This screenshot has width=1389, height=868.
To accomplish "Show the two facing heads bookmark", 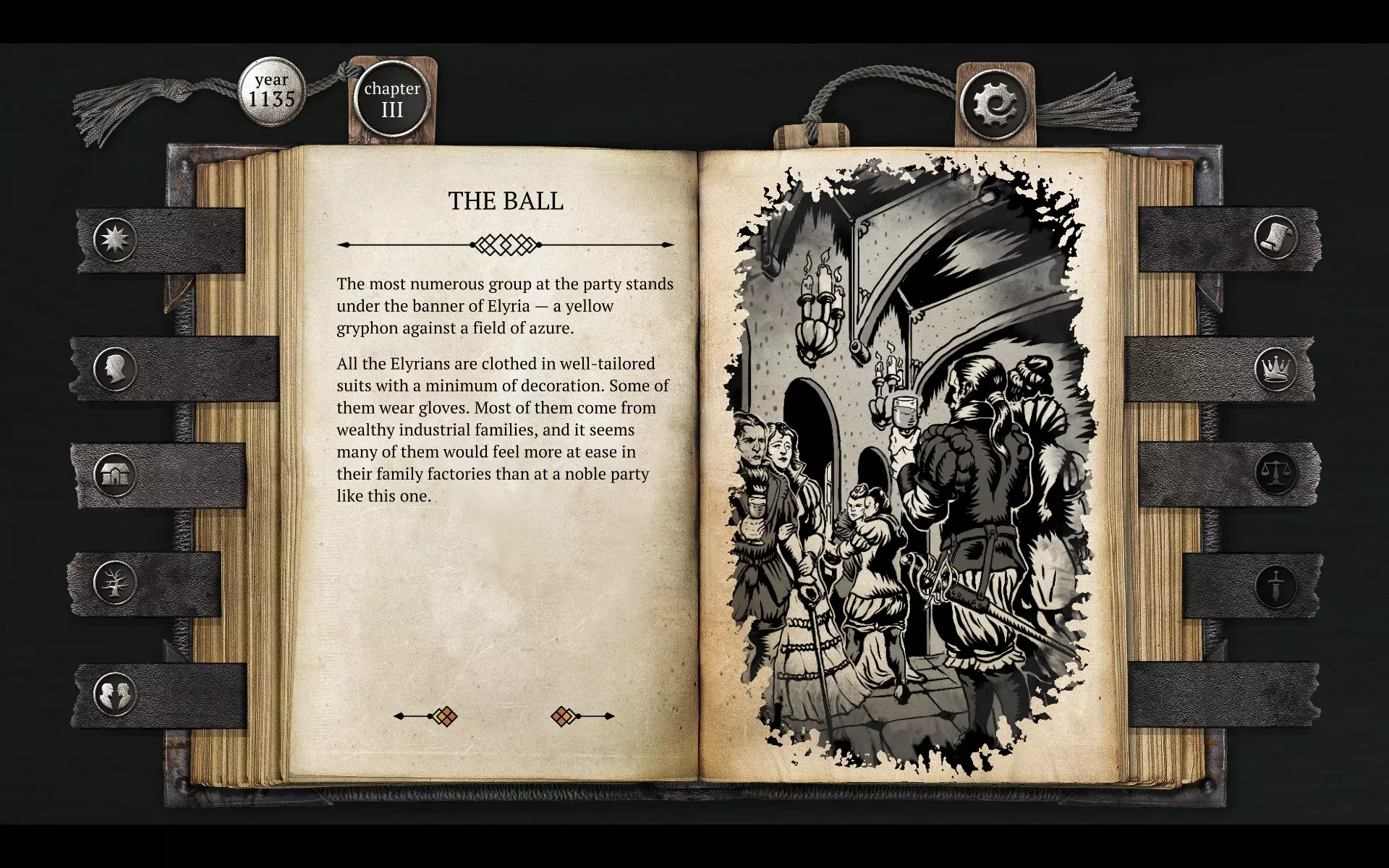I will pos(115,694).
